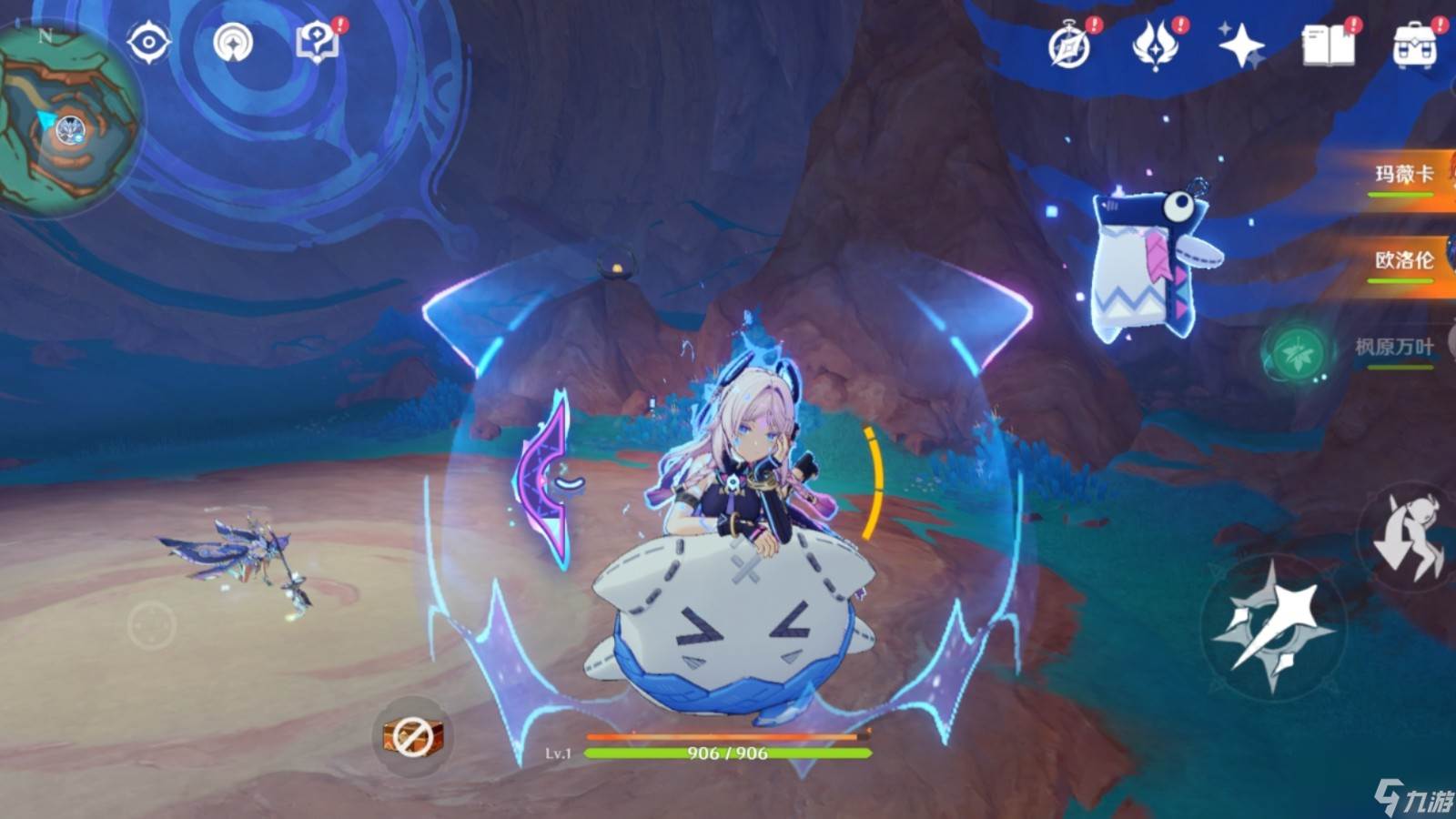Open the signal ring icon beside the minimap
This screenshot has height=819, width=1456.
233,42
